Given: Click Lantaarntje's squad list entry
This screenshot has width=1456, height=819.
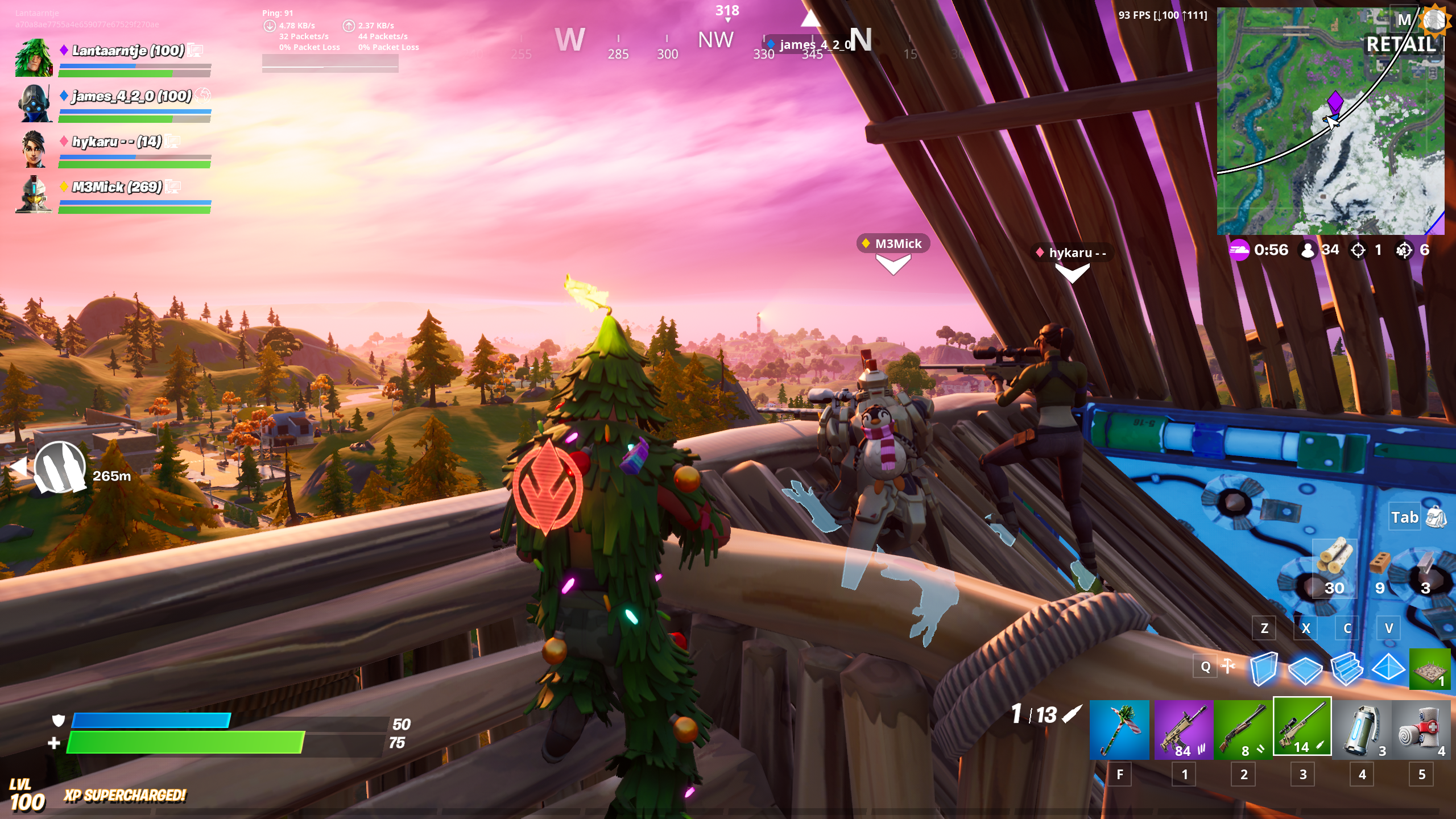Looking at the screenshot, I should 128,51.
